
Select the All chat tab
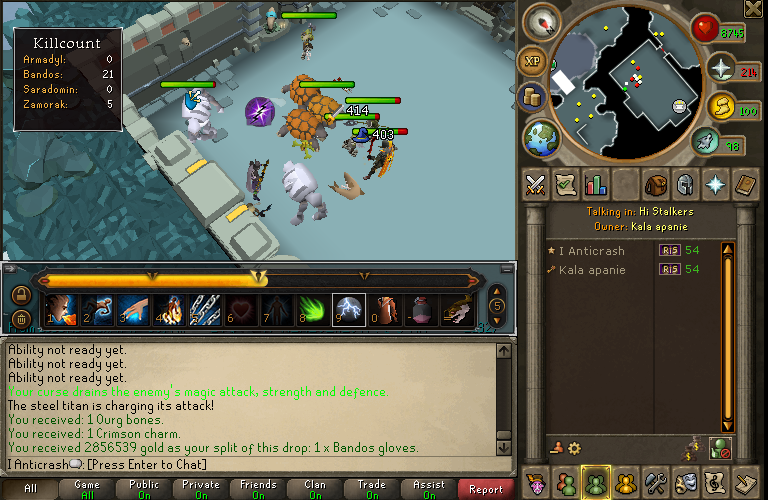pos(30,489)
